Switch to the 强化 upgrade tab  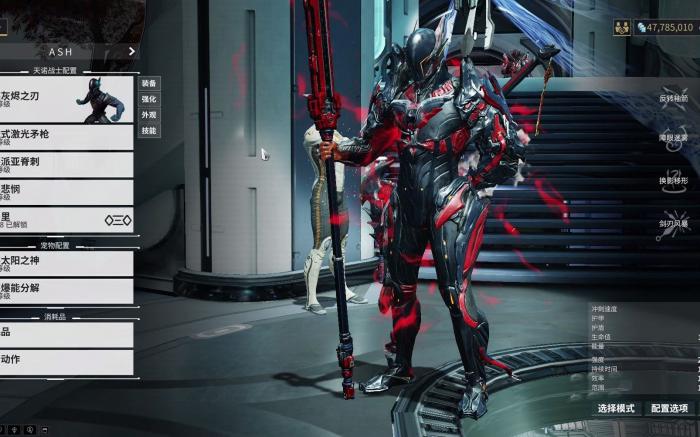[149, 99]
